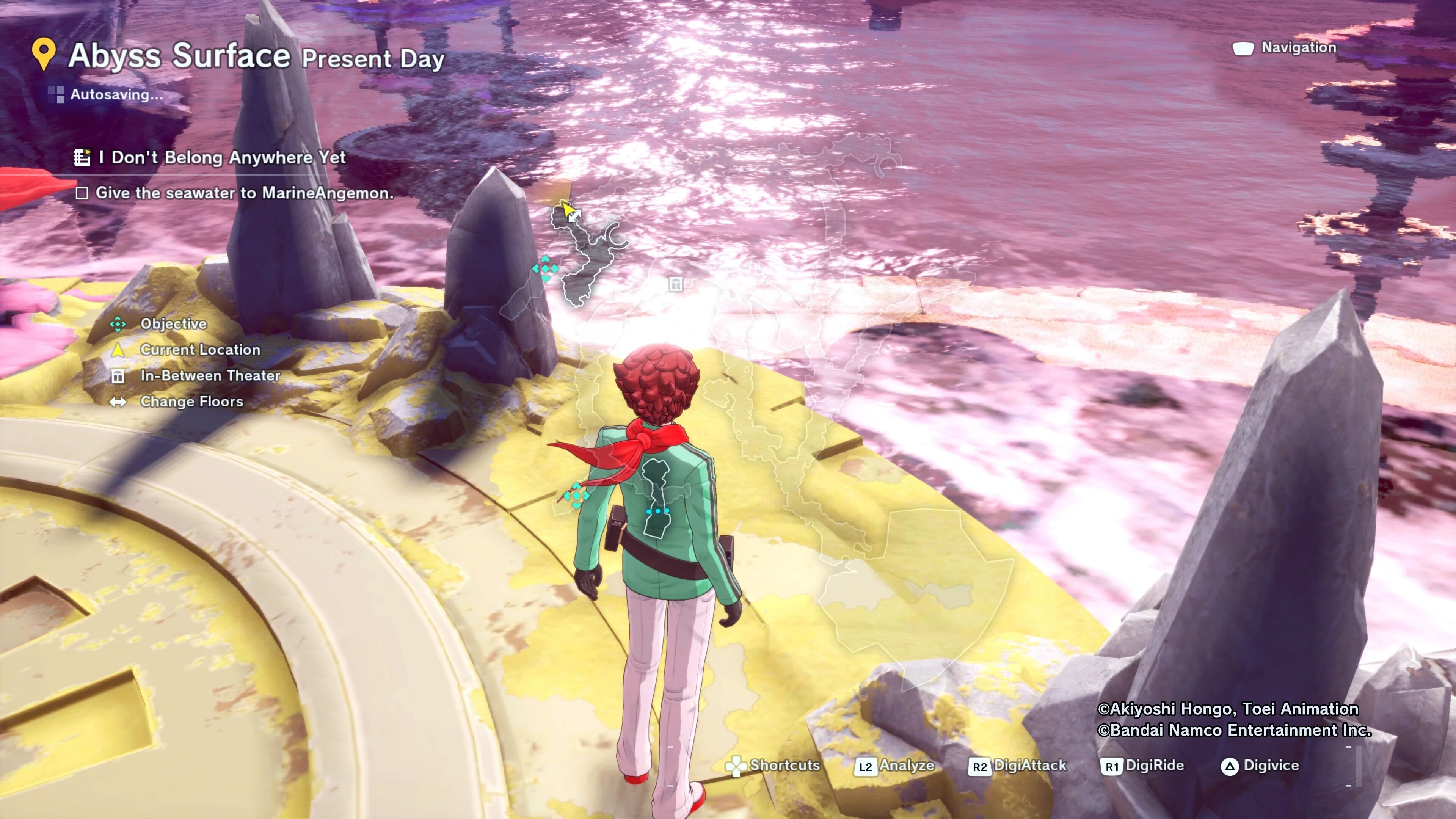
Task: Click the In-Between Theater marker on the map overlay
Action: (675, 284)
